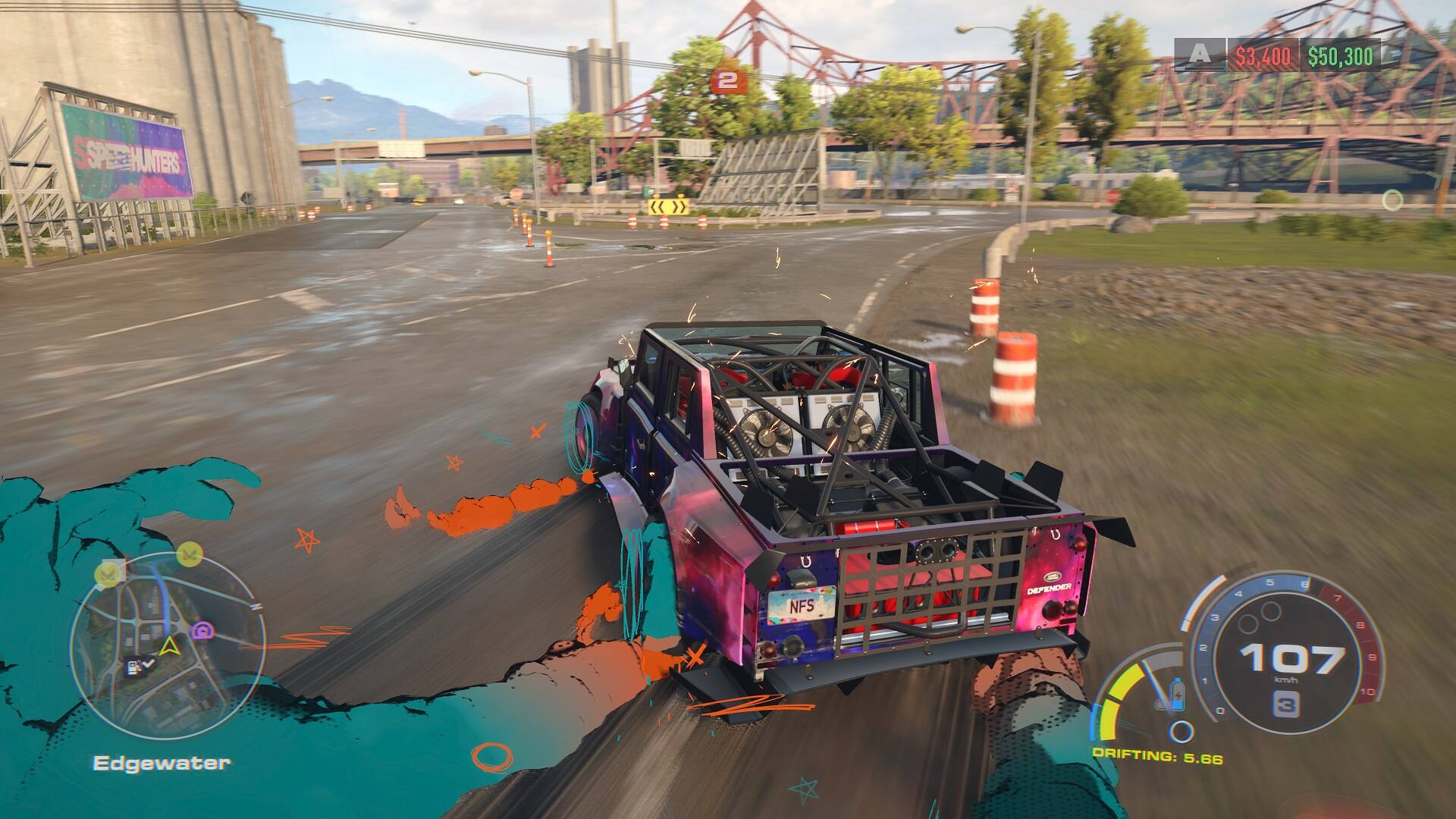
Task: Select the purple safehouse marker on minimap
Action: point(202,631)
